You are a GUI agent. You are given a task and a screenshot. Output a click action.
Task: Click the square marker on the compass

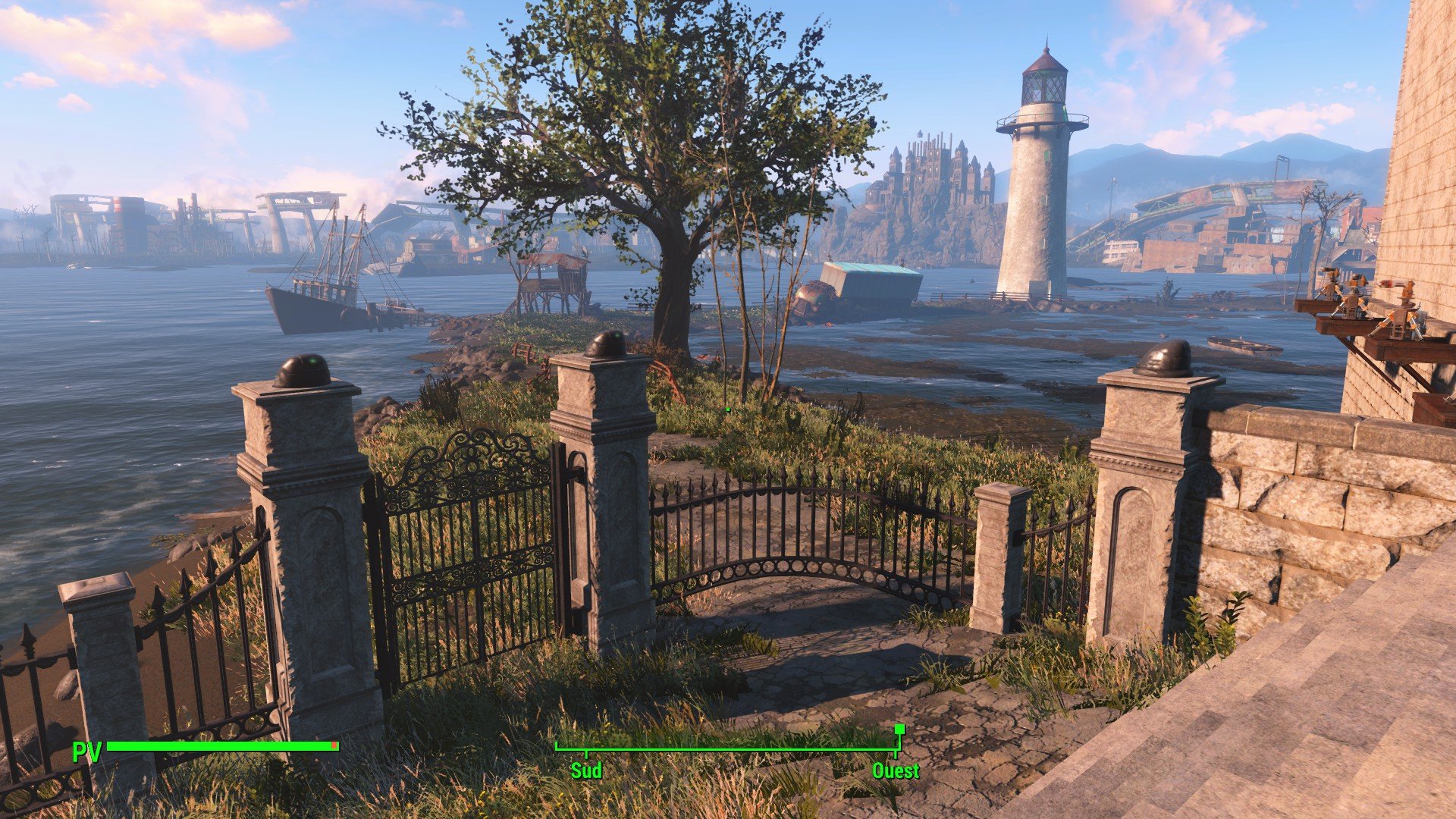click(x=899, y=730)
